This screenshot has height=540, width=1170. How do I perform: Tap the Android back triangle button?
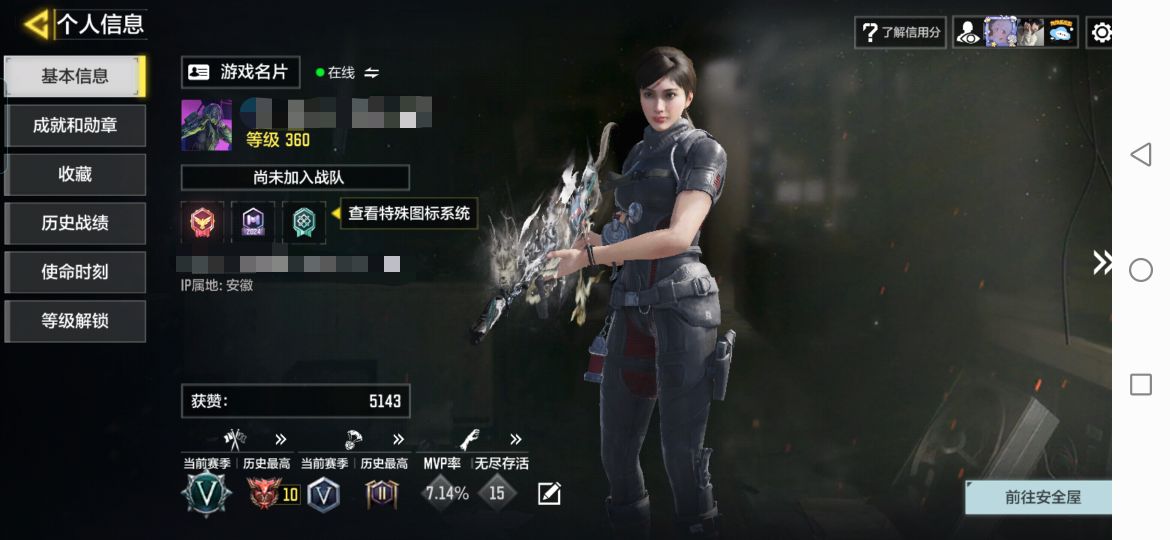point(1141,154)
